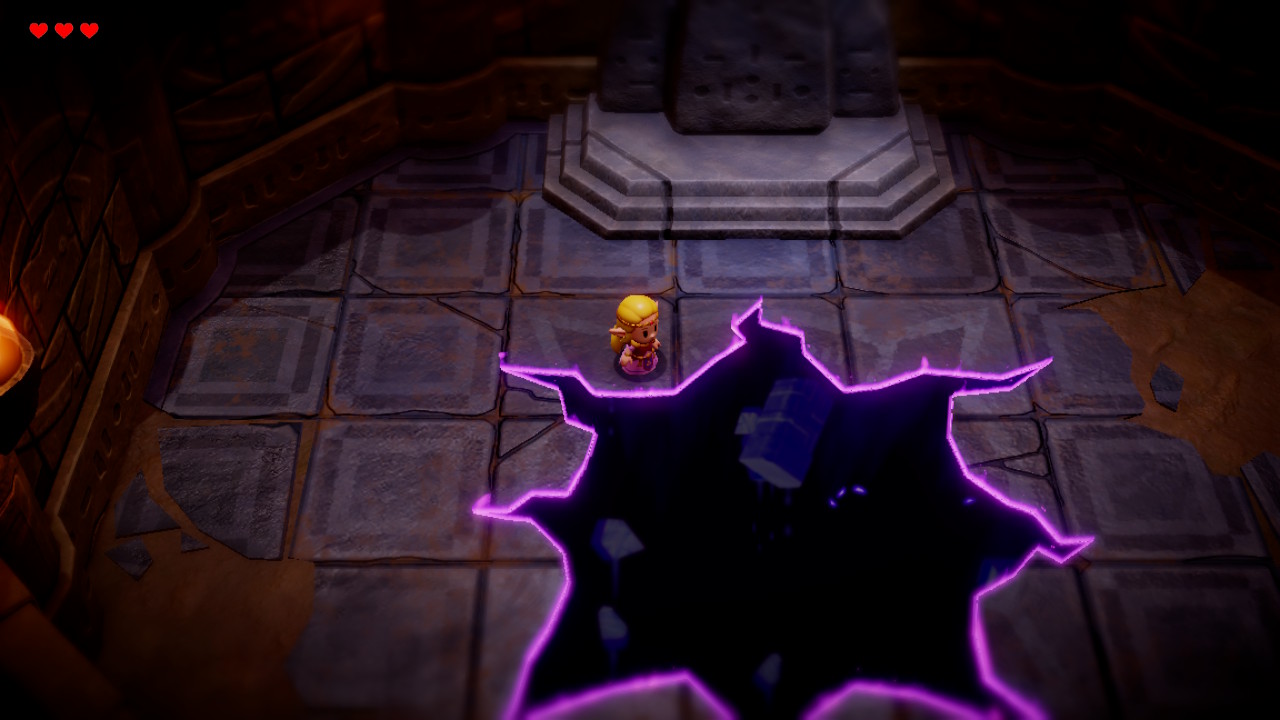This screenshot has height=720, width=1280.
Task: Select the leftmost heart in the health bar
Action: tap(37, 30)
